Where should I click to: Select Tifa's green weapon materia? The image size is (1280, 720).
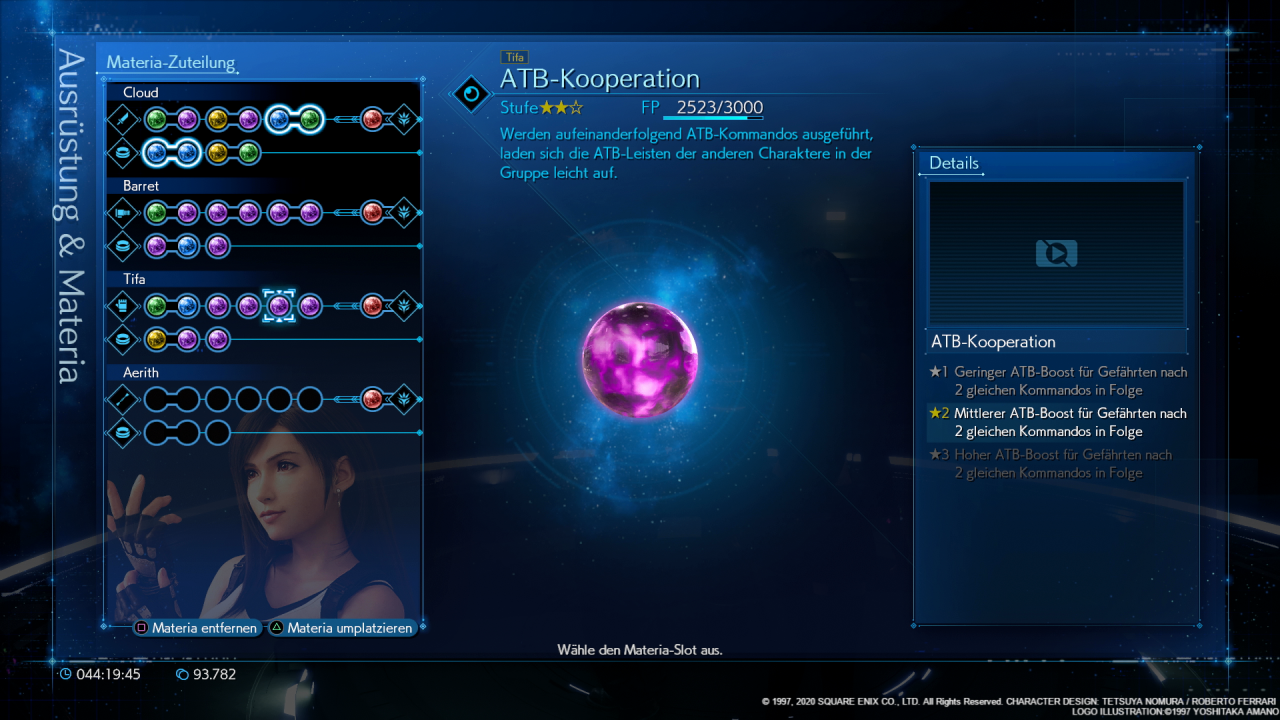[156, 306]
